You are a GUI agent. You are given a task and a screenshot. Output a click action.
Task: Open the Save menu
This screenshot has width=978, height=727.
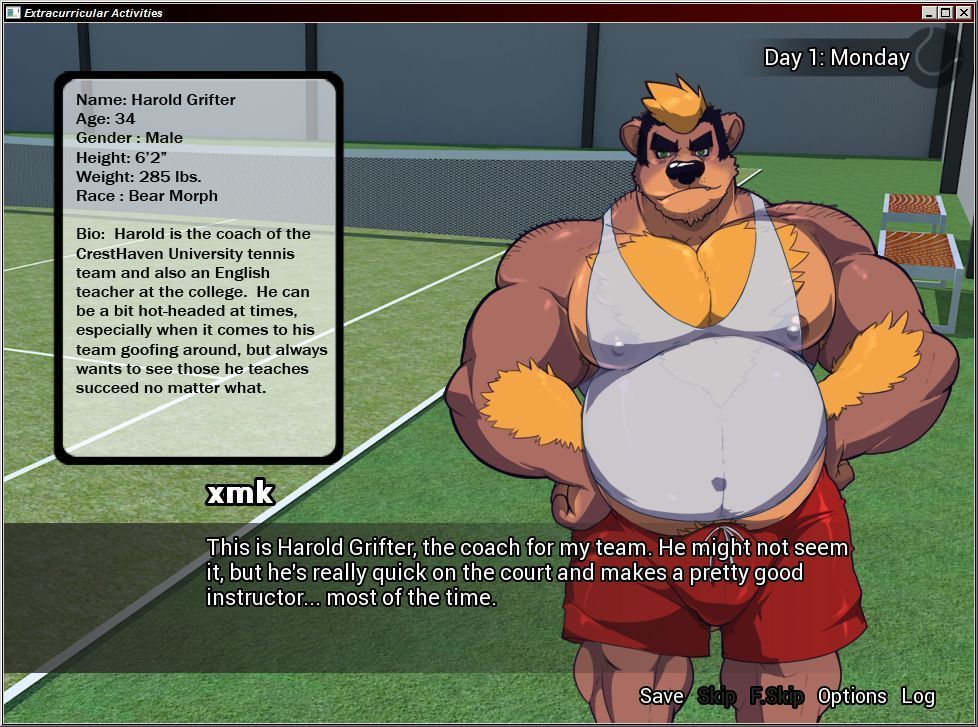(661, 696)
